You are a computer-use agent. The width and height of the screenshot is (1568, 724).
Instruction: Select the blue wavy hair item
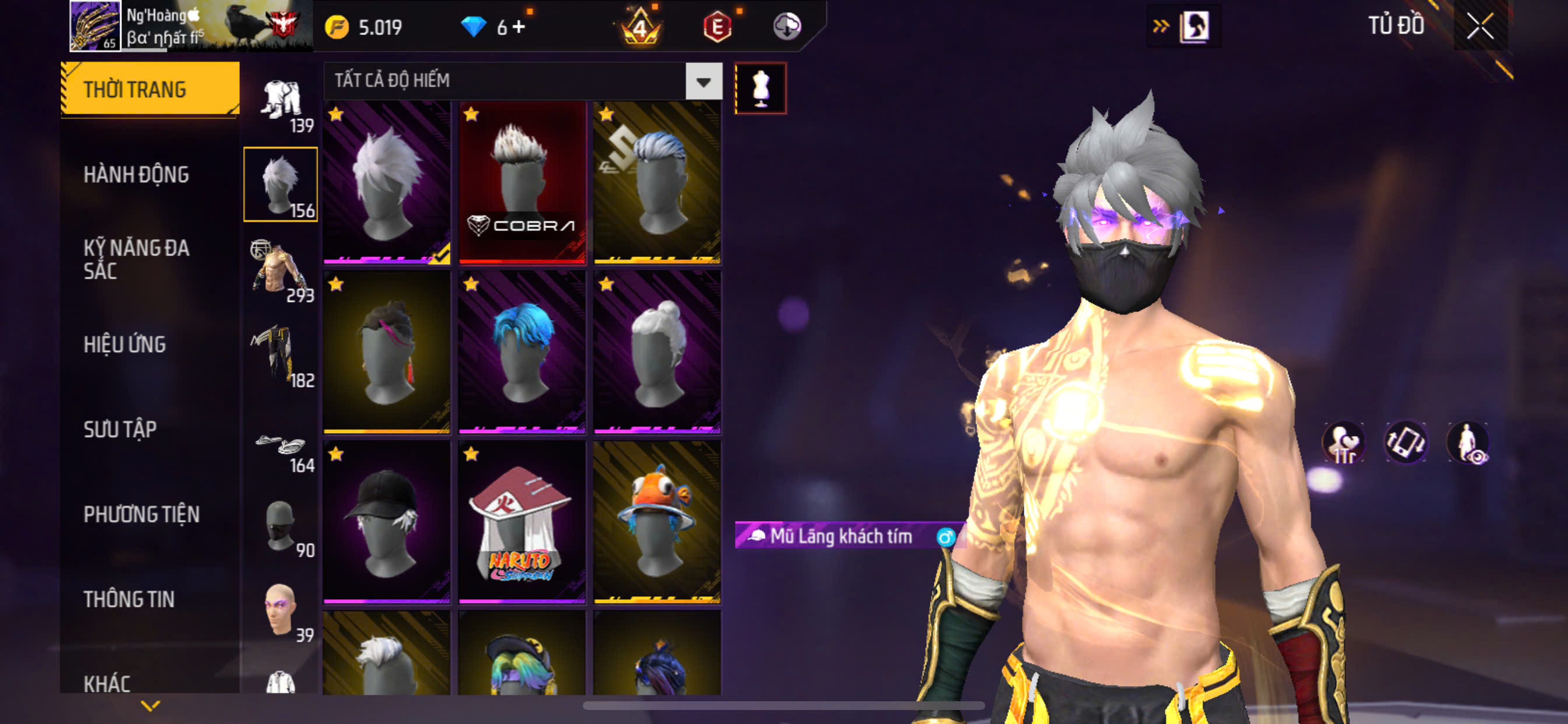coord(521,353)
